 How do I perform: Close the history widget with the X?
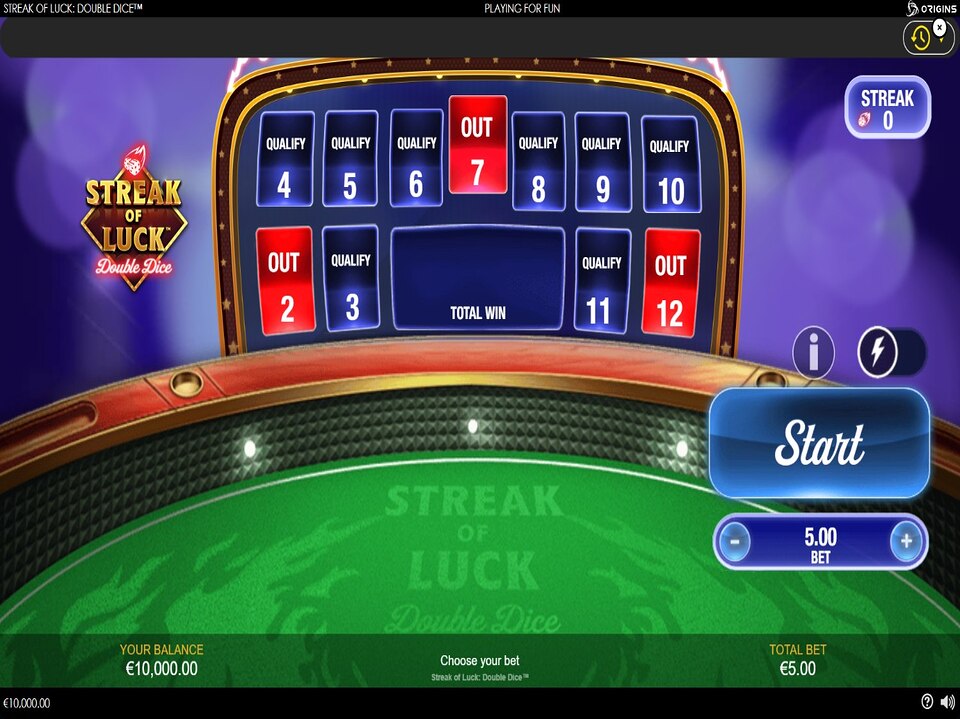[939, 27]
